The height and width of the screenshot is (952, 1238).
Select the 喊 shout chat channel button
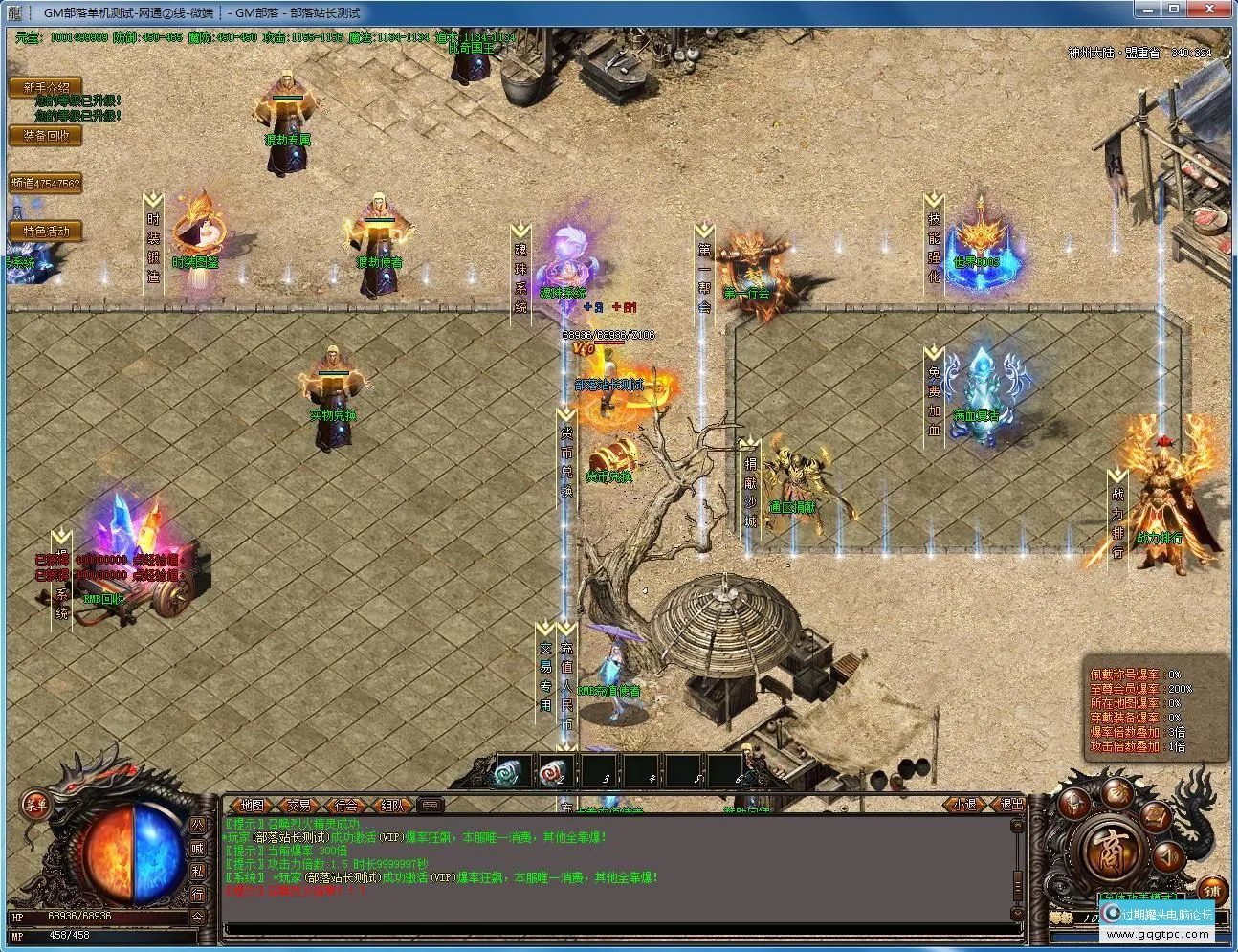pyautogui.click(x=198, y=848)
